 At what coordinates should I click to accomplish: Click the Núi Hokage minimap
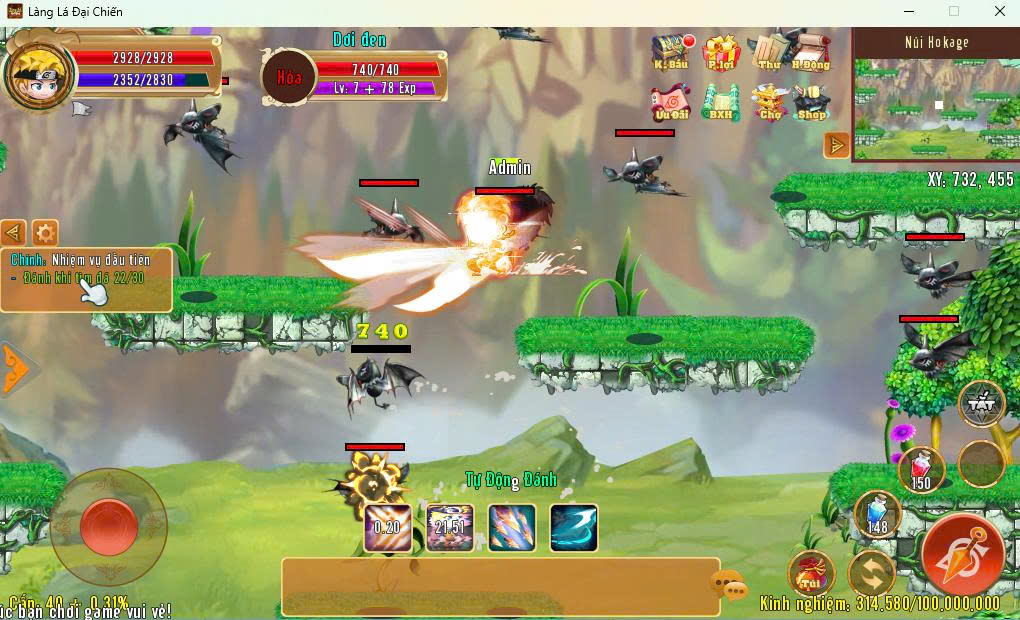coord(935,105)
